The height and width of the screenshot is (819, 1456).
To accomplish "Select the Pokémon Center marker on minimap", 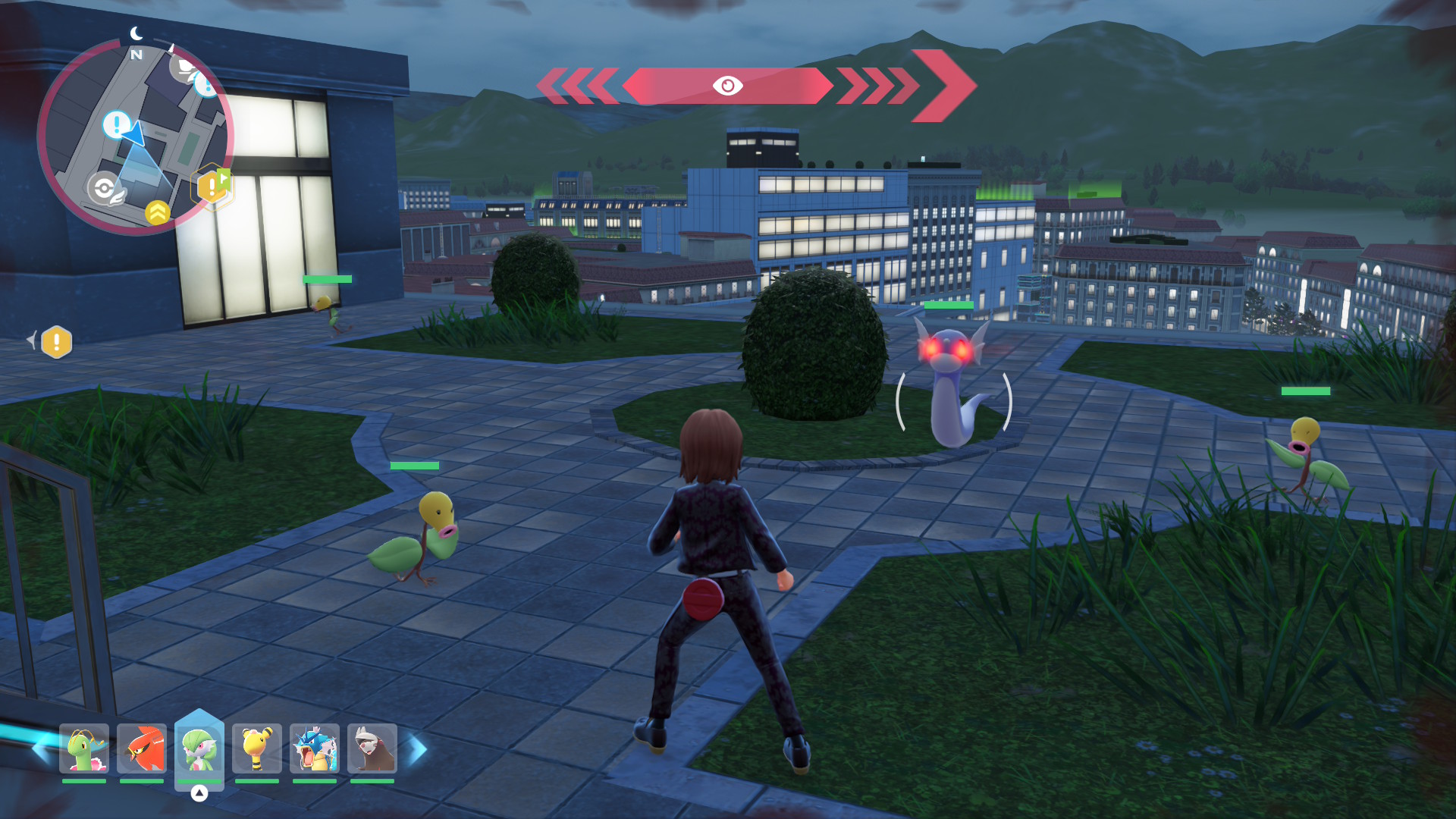I will [105, 188].
